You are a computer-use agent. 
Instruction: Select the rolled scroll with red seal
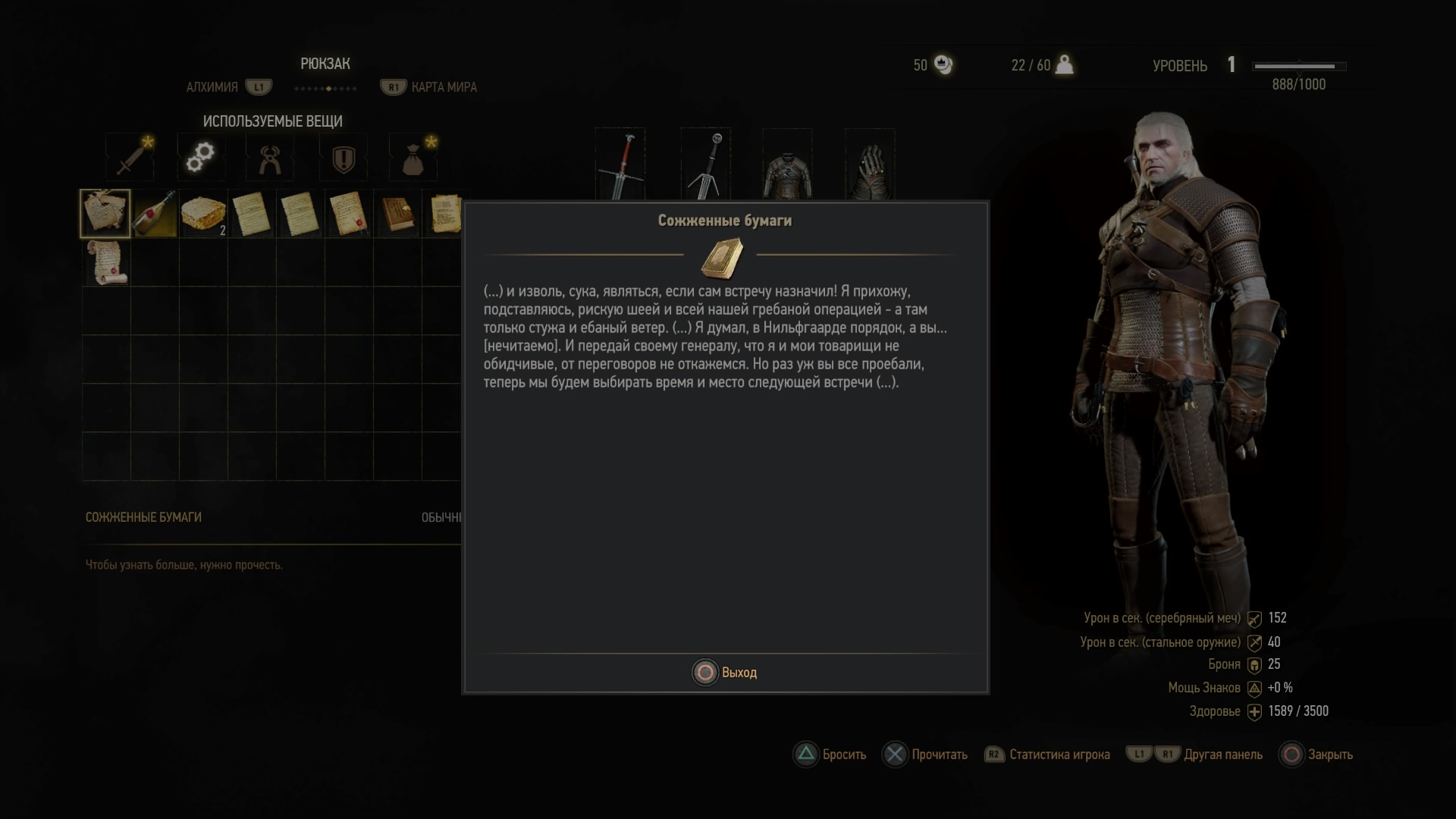point(105,262)
